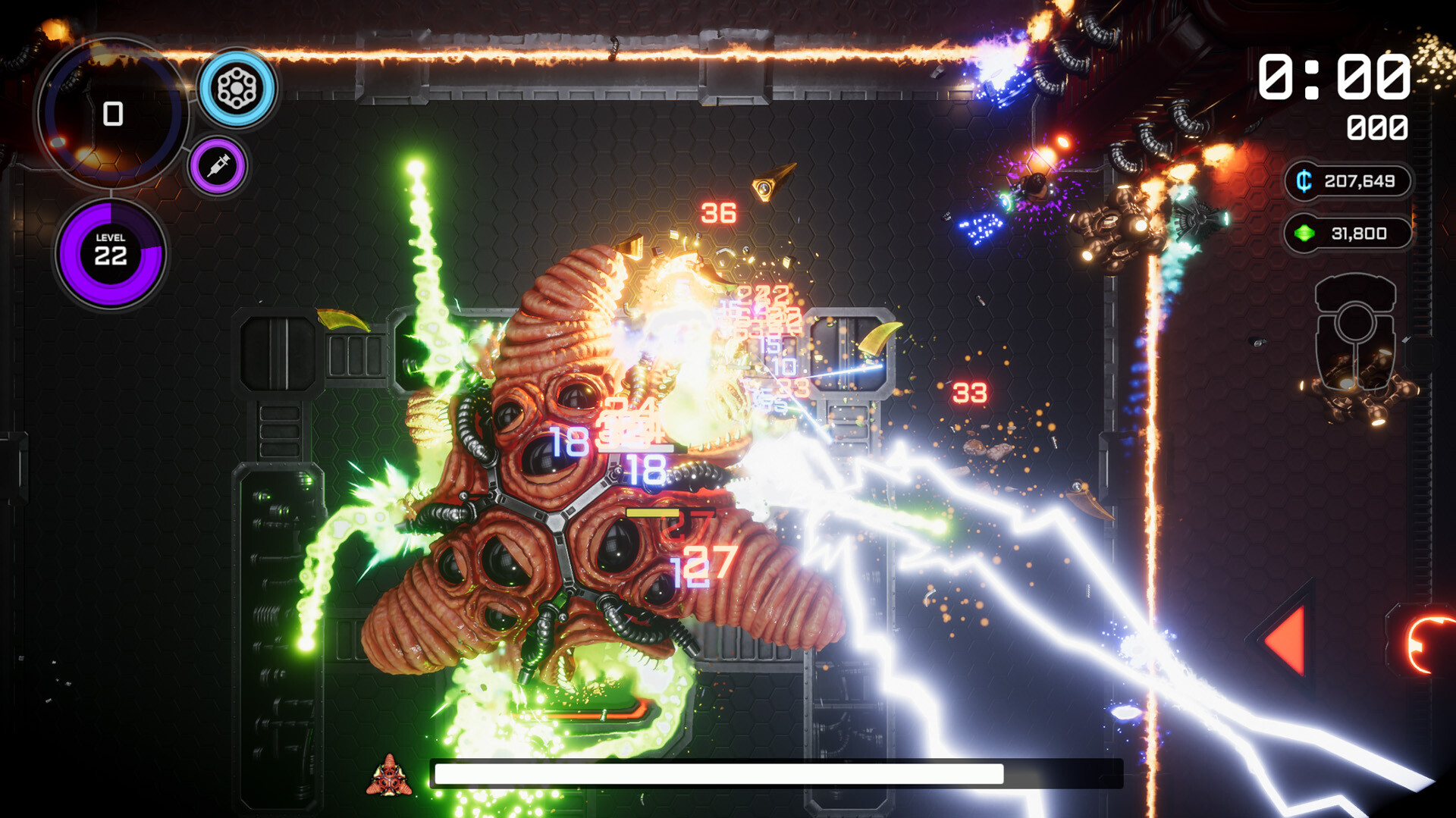Click the weapon silhouette outline on the right

coord(1357,334)
